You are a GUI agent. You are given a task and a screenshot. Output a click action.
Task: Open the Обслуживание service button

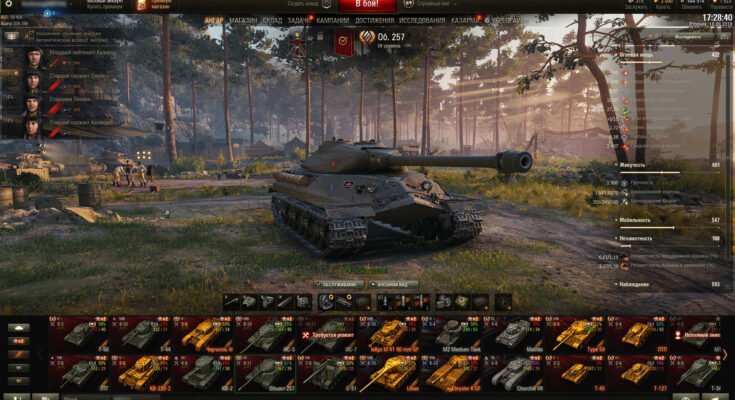338,283
